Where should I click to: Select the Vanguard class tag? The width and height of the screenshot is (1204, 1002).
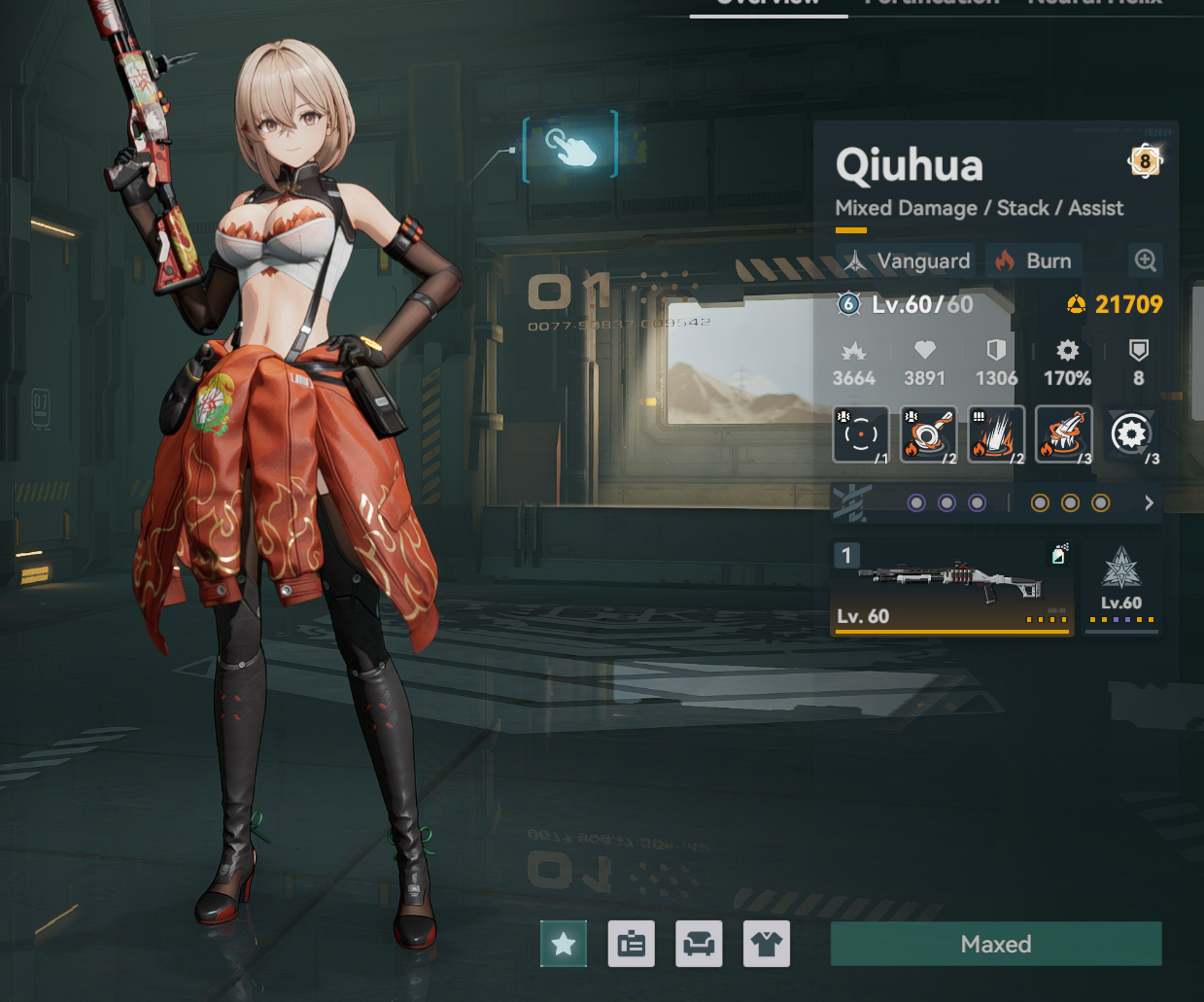click(908, 260)
